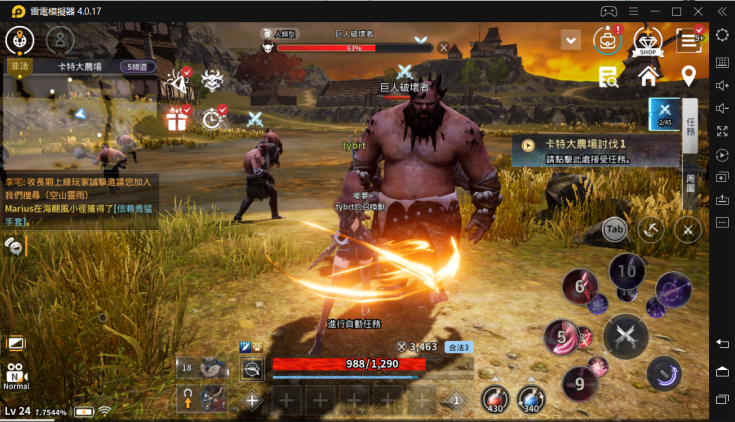Open the quest search document icon
The width and height of the screenshot is (735, 422).
(x=607, y=76)
